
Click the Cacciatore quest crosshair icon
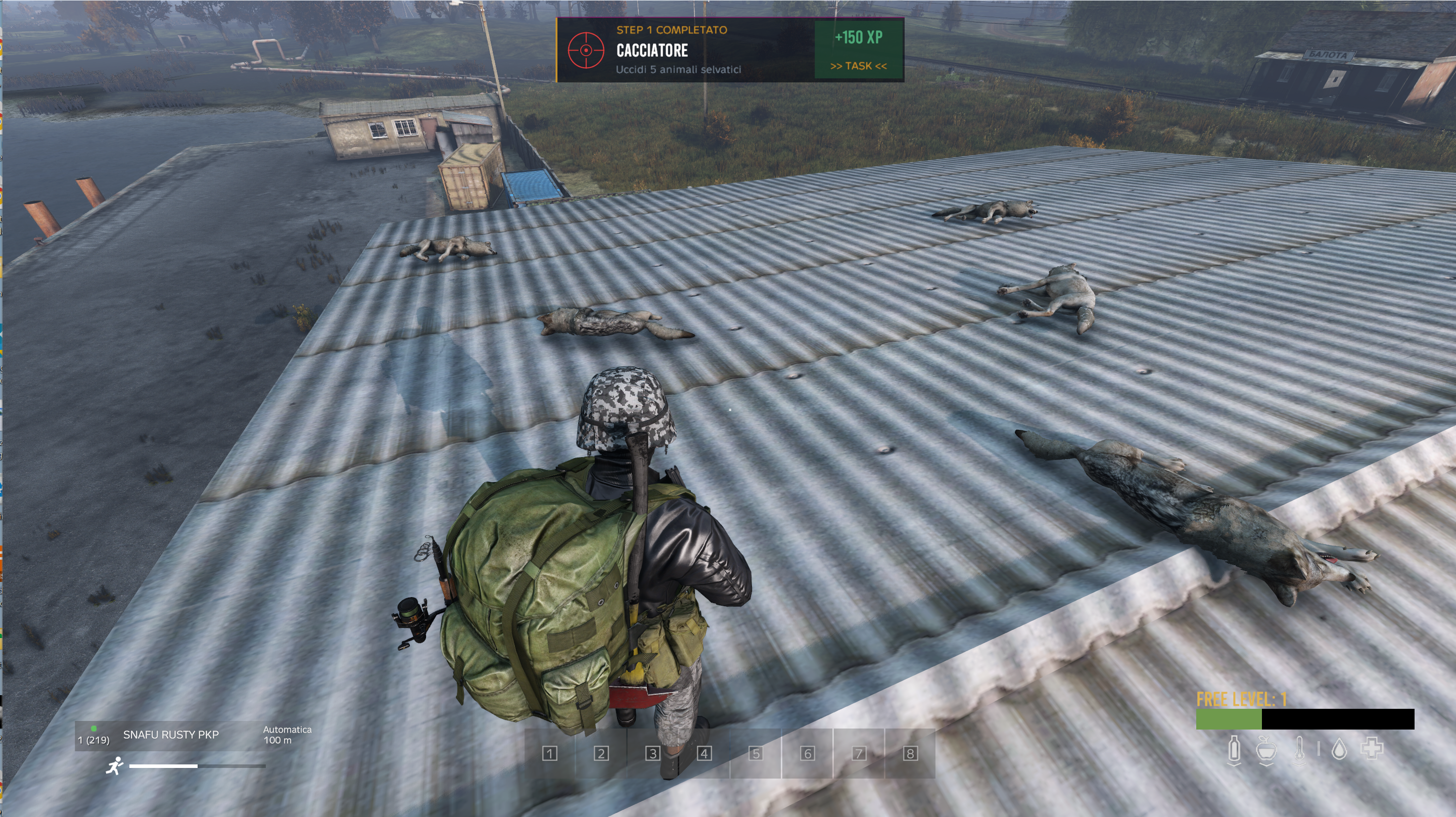coord(586,51)
